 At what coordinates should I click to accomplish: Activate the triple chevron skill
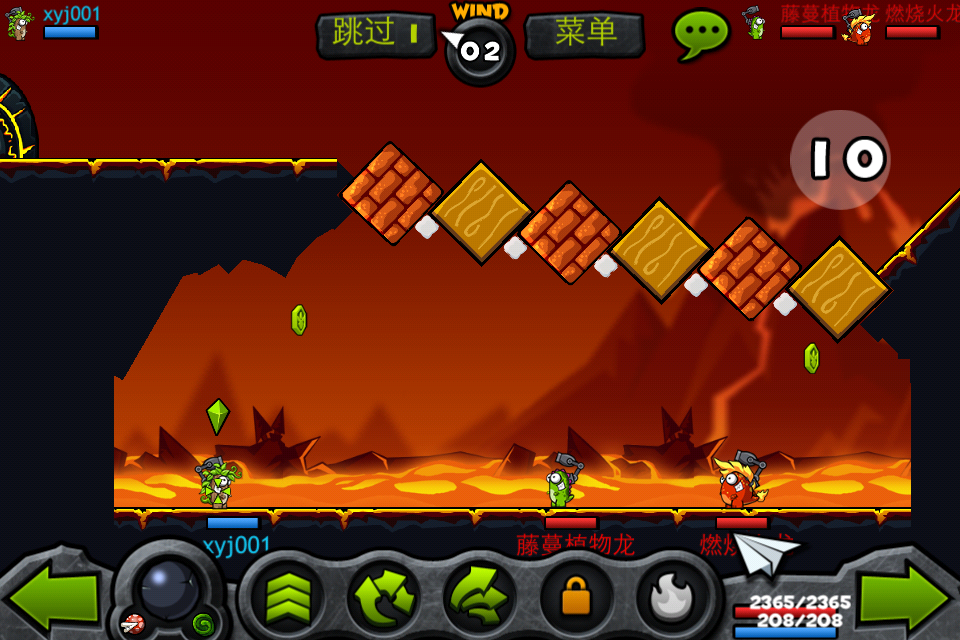point(287,599)
